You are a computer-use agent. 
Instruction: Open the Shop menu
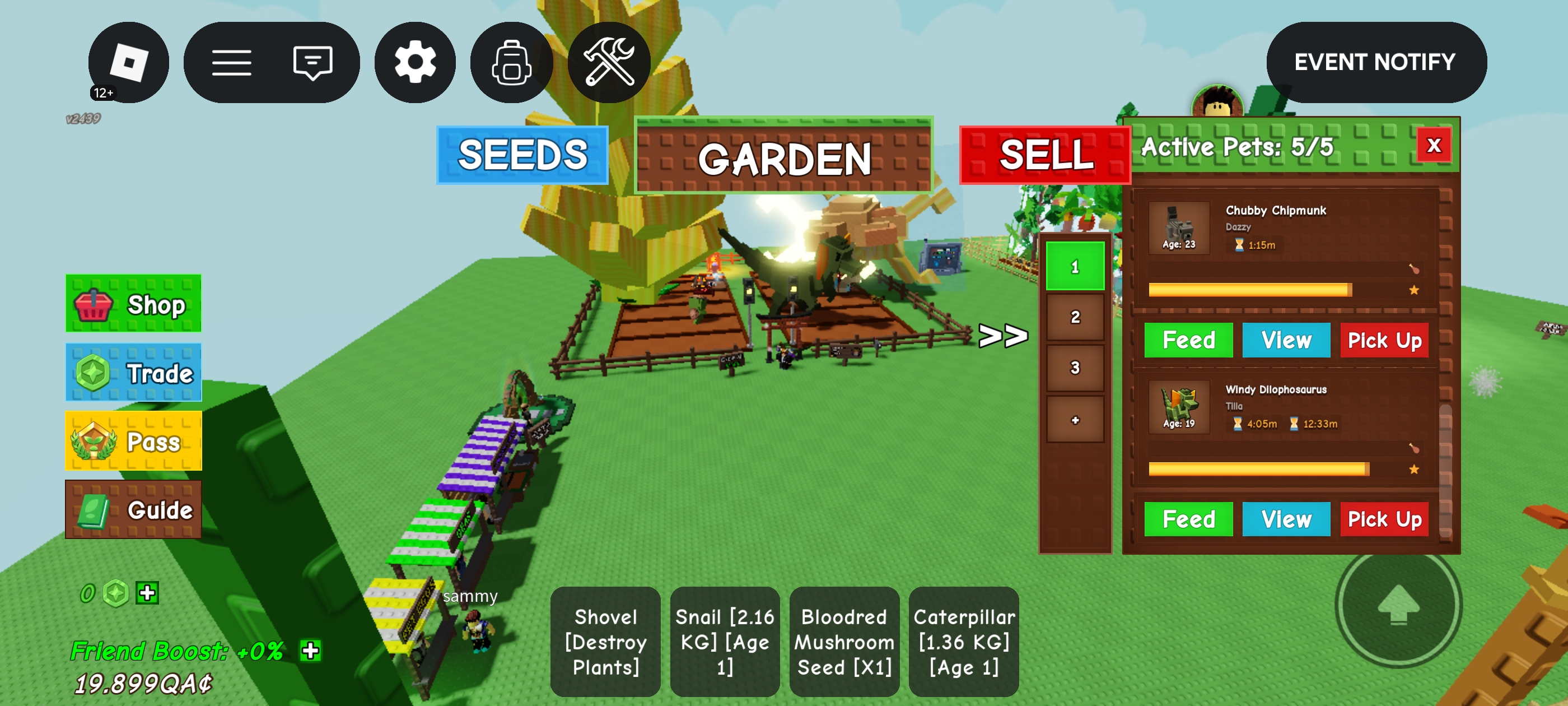tap(133, 303)
